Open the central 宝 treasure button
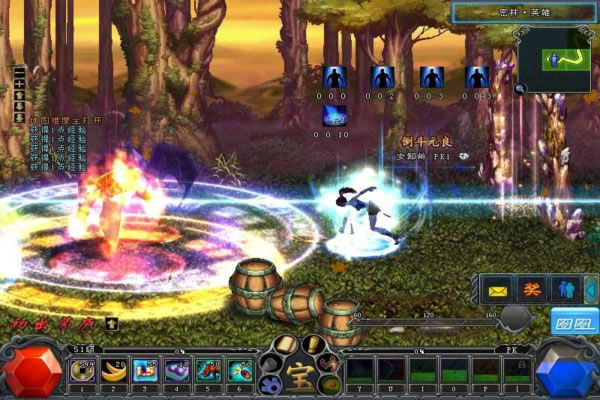 point(299,378)
